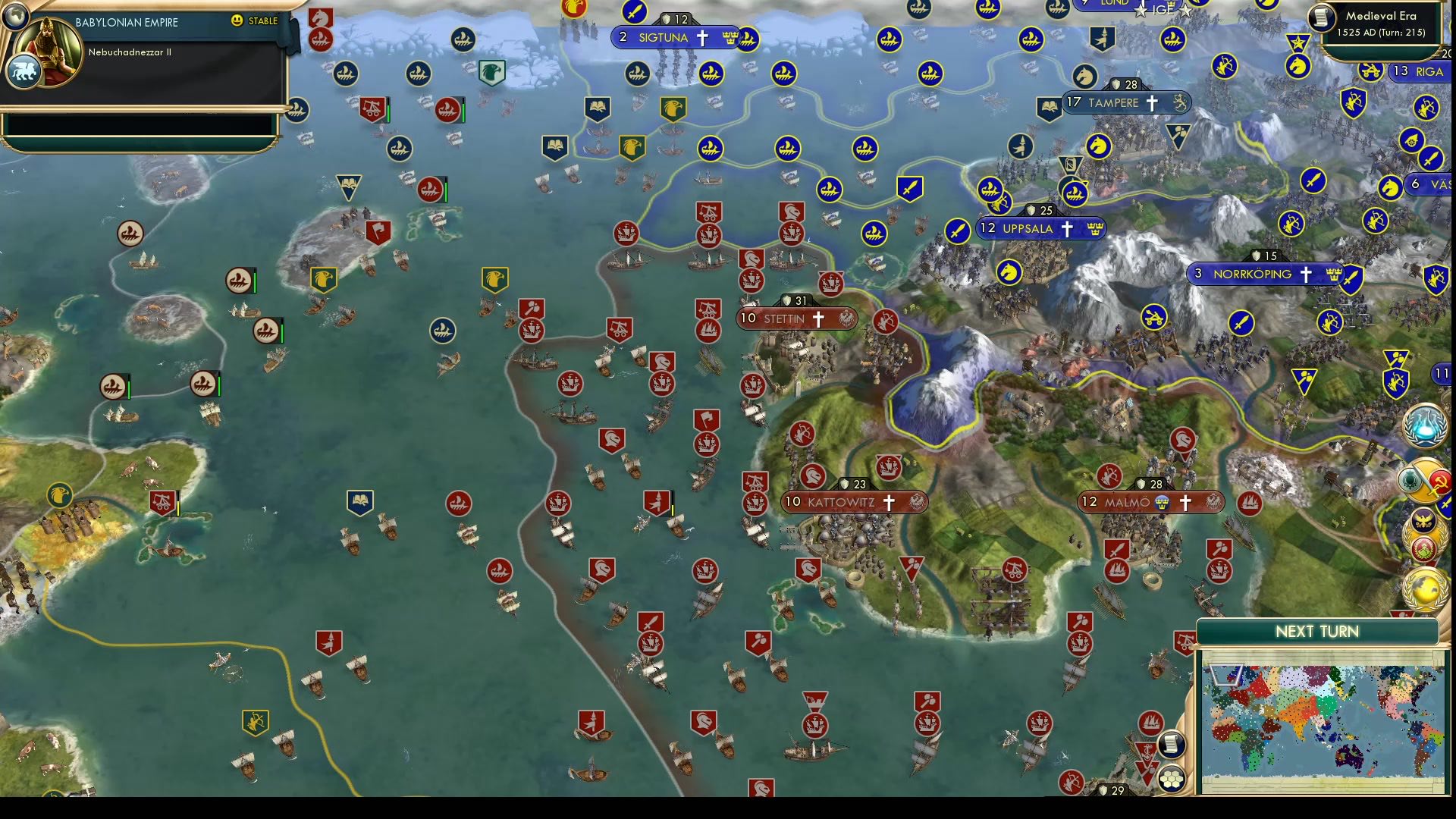The image size is (1456, 819).
Task: Click the religion cross on Sigtuna's banner
Action: tap(703, 37)
